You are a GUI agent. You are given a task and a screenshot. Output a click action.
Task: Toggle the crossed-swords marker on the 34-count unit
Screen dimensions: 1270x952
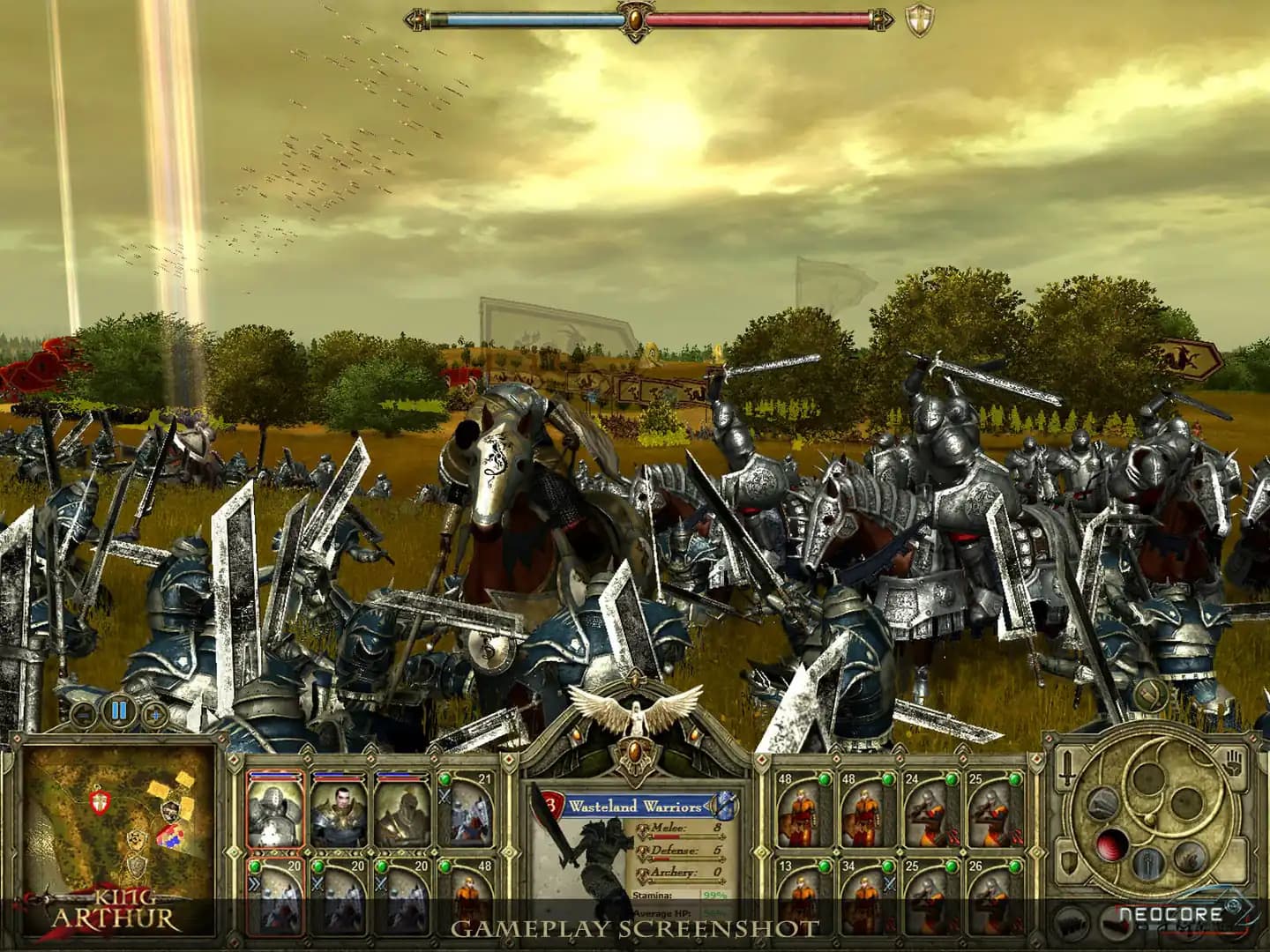click(x=889, y=884)
